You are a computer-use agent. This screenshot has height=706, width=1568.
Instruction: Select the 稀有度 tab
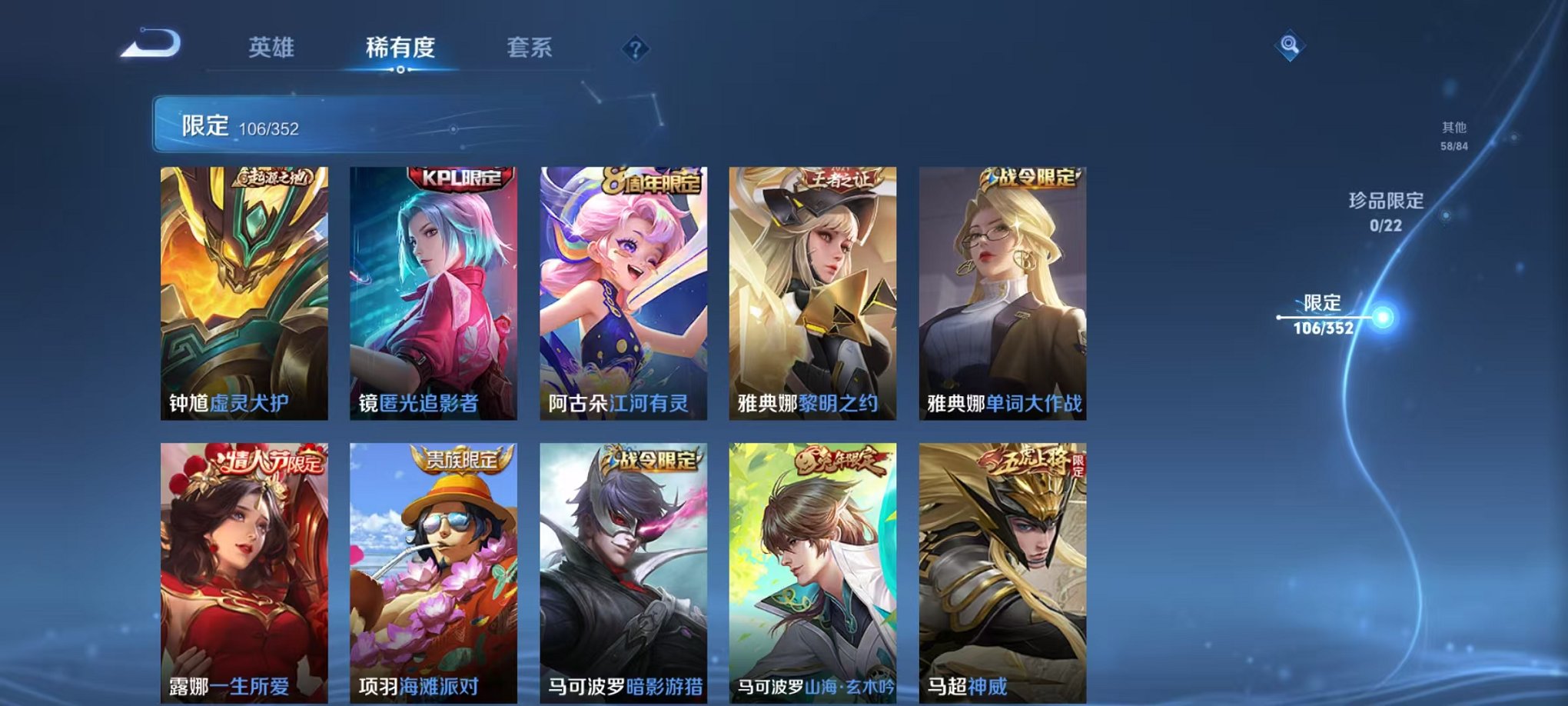tap(401, 46)
